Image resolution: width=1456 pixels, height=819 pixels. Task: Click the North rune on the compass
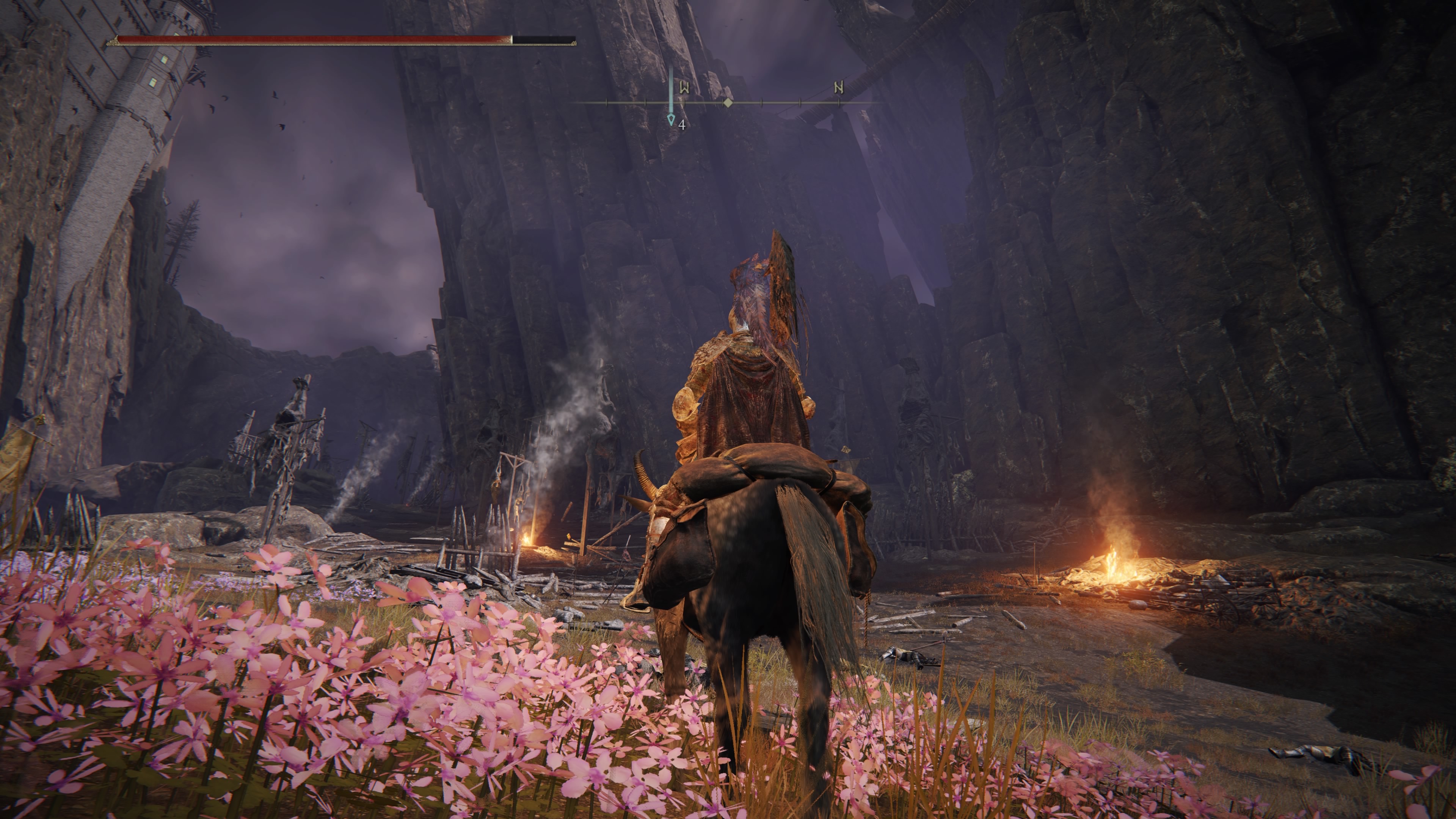click(x=839, y=88)
